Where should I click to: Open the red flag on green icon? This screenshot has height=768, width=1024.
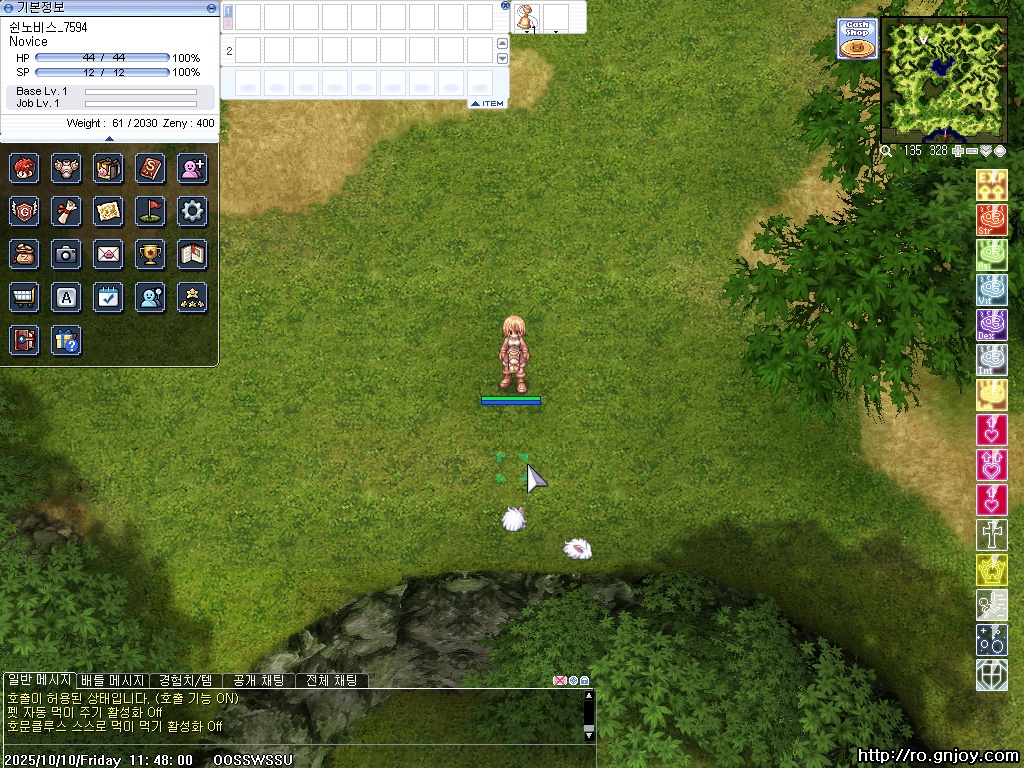pos(150,211)
